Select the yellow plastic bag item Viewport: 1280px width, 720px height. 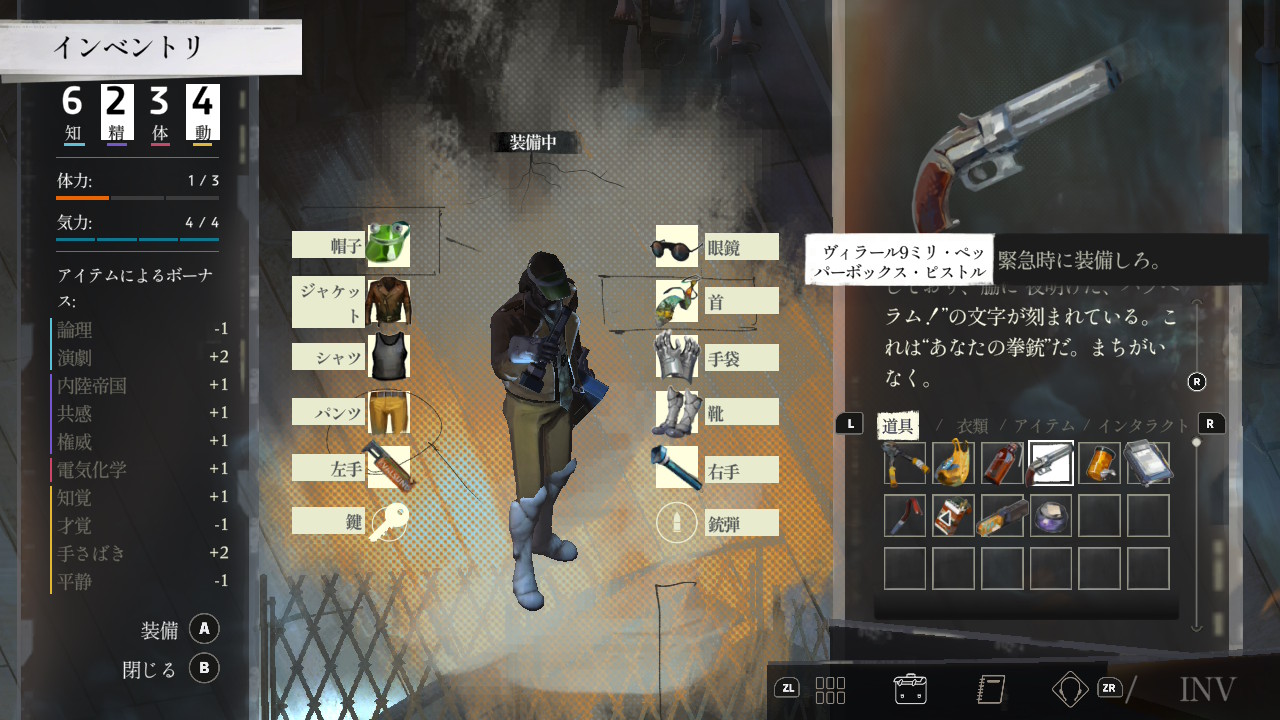(954, 463)
